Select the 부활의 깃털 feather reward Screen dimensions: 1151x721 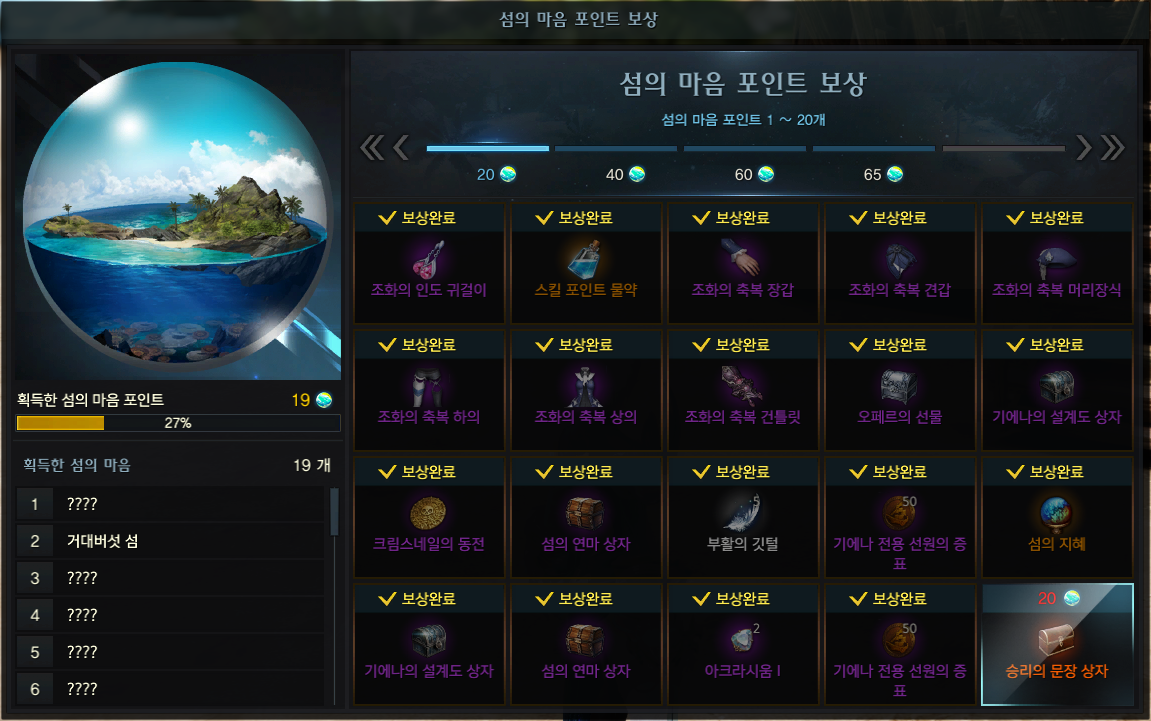pyautogui.click(x=743, y=518)
